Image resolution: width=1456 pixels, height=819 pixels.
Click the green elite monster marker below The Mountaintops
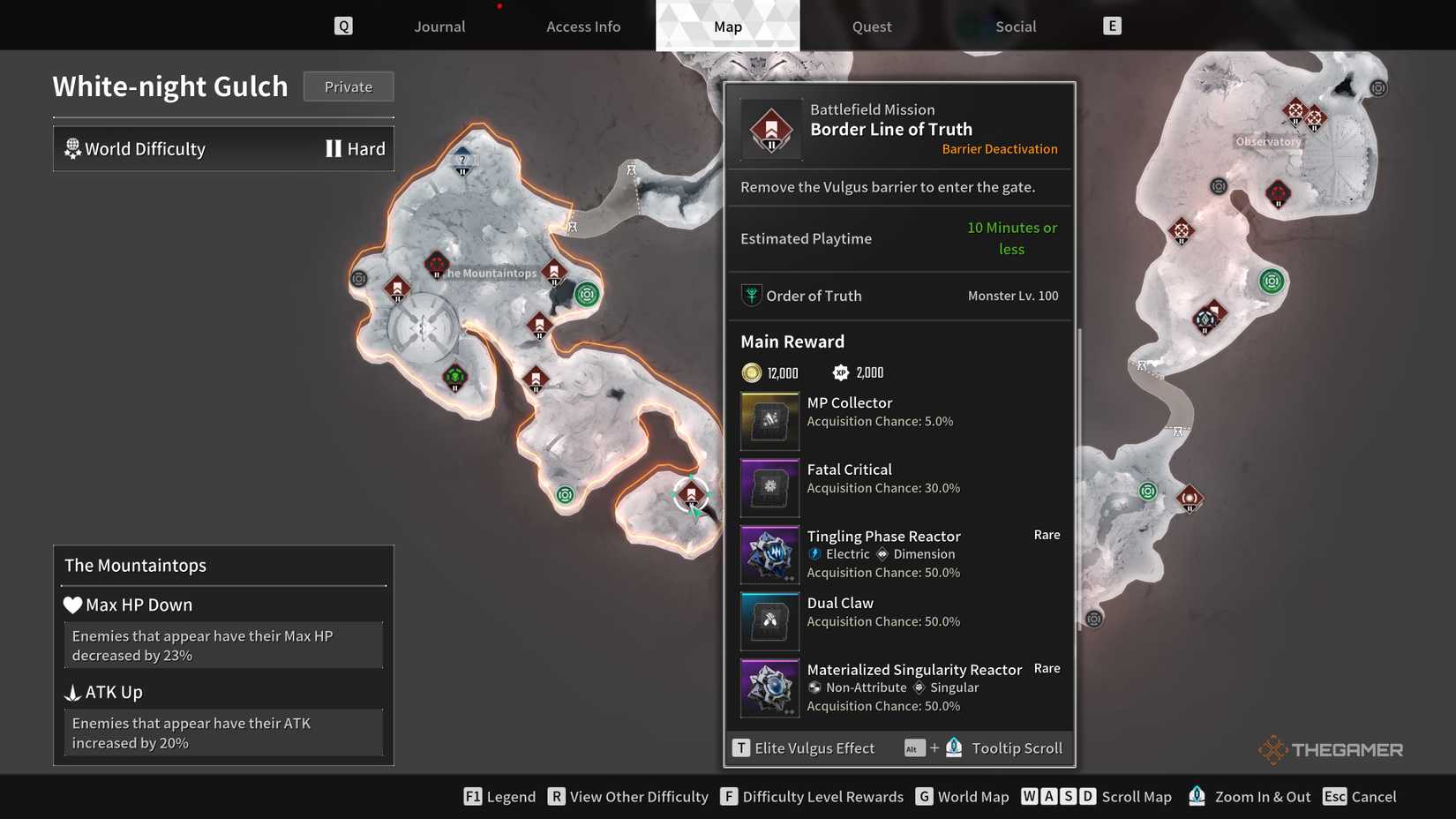click(x=454, y=376)
